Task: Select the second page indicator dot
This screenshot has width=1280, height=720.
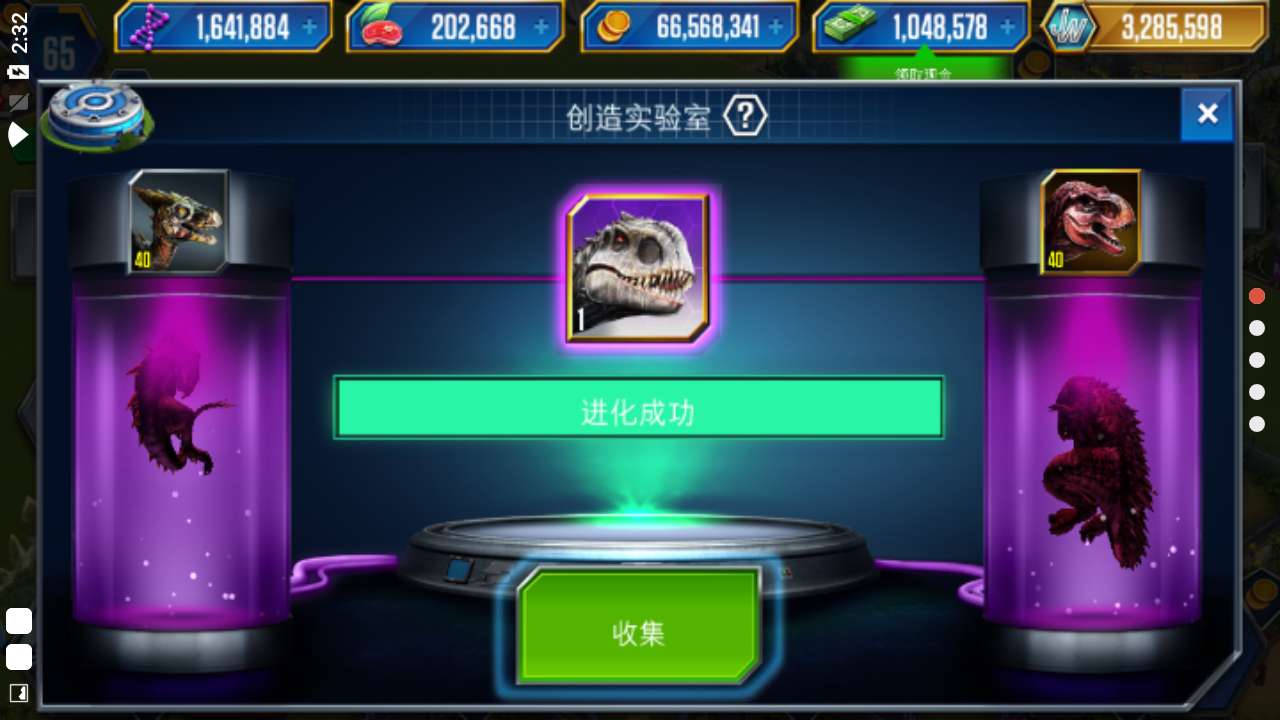Action: [1256, 327]
